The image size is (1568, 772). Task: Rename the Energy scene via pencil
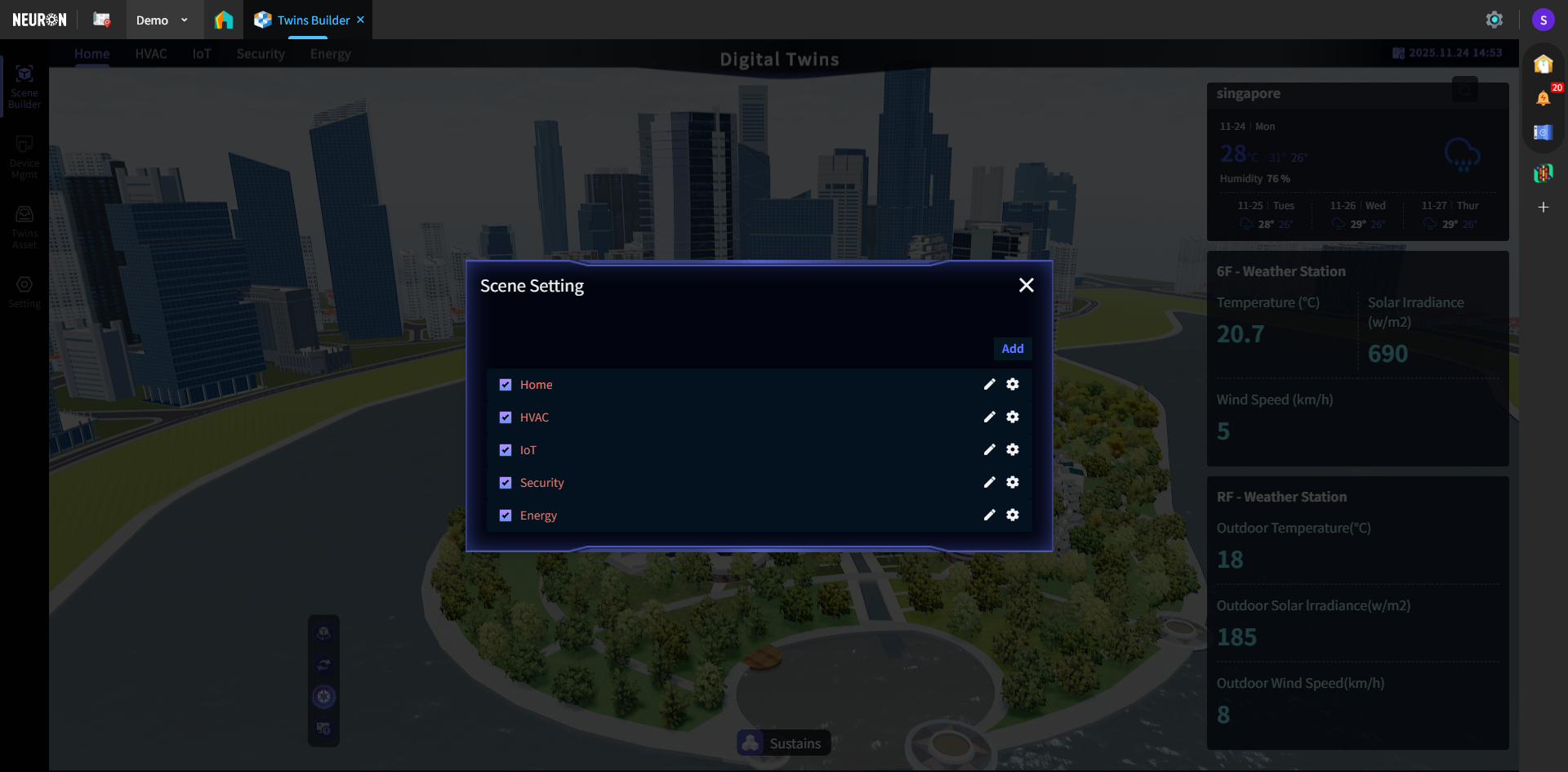(x=990, y=515)
